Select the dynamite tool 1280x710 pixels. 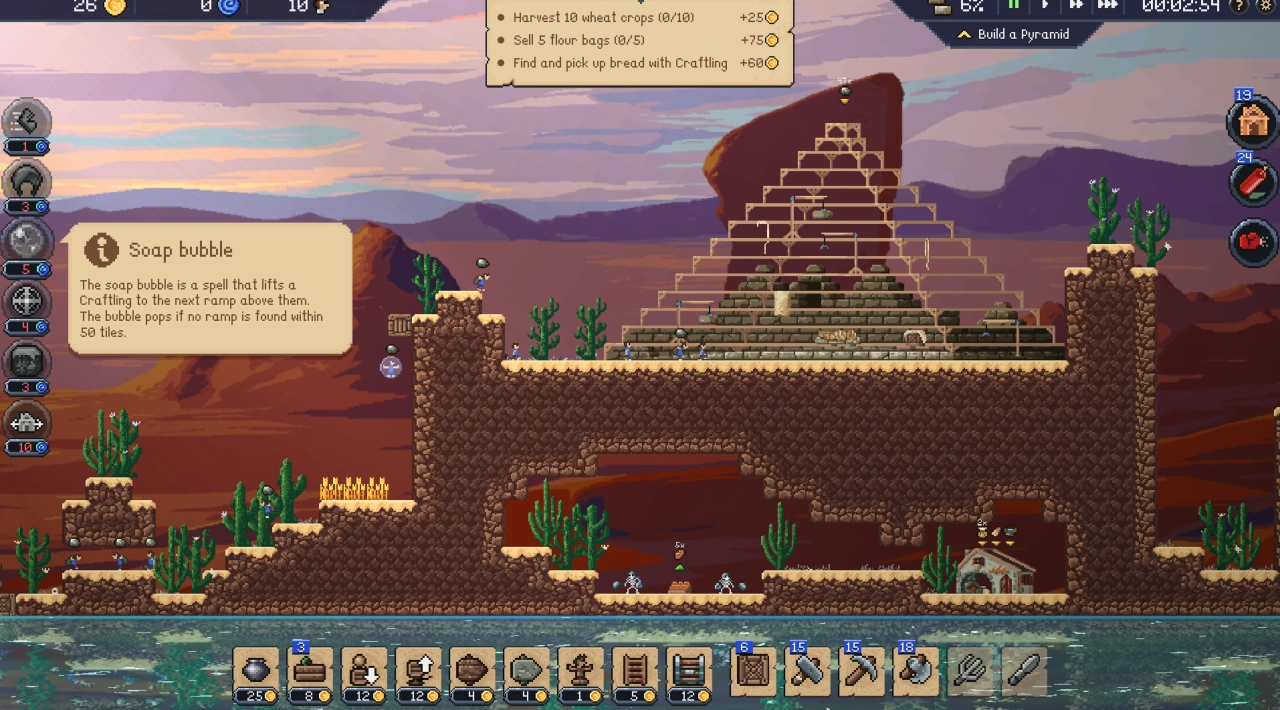(1252, 183)
